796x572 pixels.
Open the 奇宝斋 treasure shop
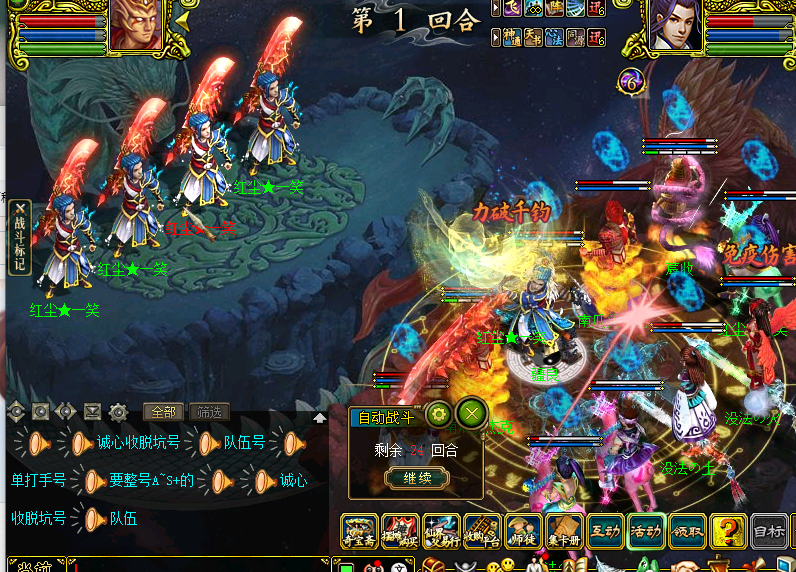pos(359,531)
